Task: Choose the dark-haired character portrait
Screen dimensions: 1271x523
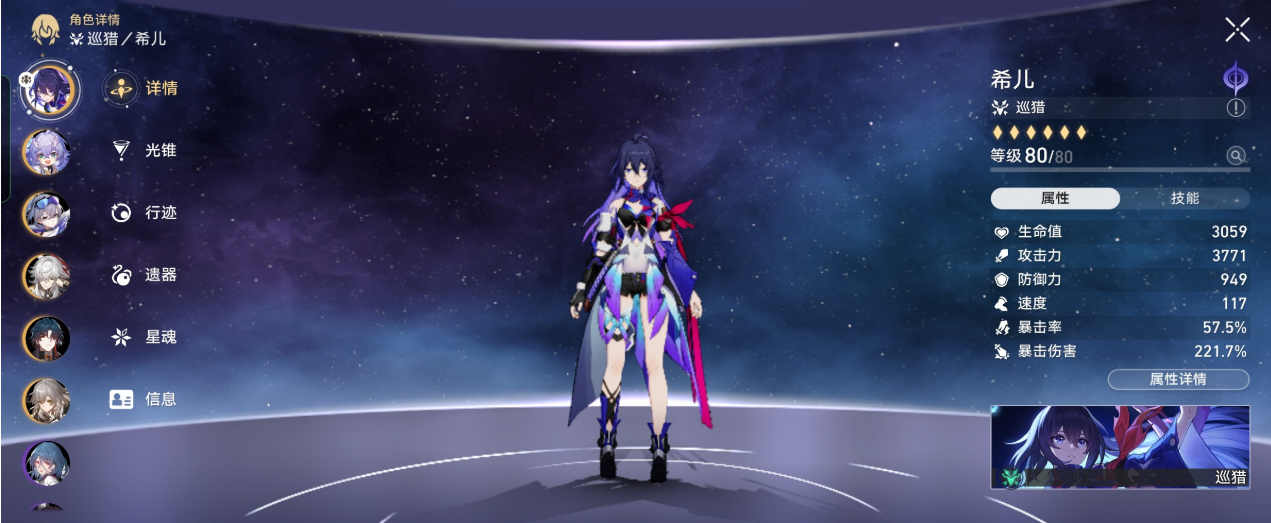Action: [x=47, y=337]
